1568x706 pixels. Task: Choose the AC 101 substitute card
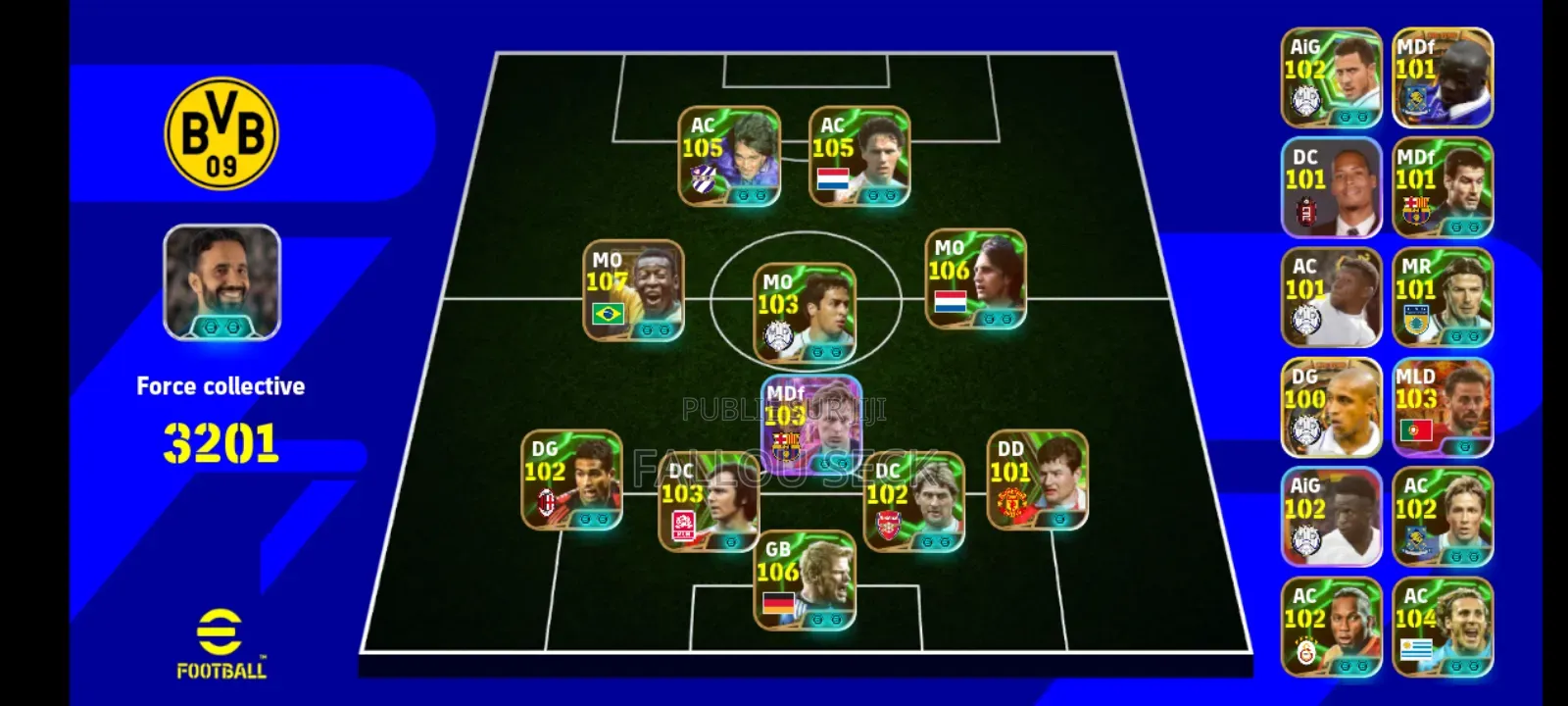[1331, 297]
